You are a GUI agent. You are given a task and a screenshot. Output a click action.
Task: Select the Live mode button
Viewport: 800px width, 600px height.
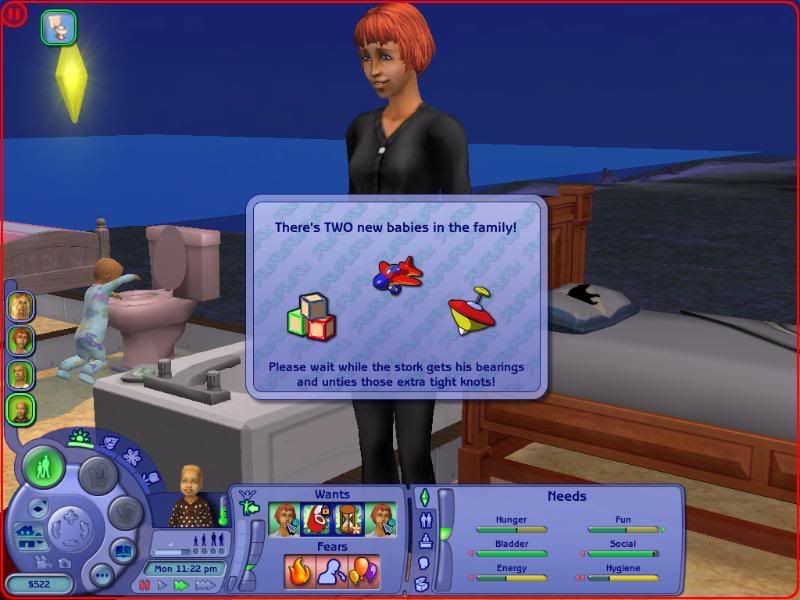pyautogui.click(x=45, y=468)
